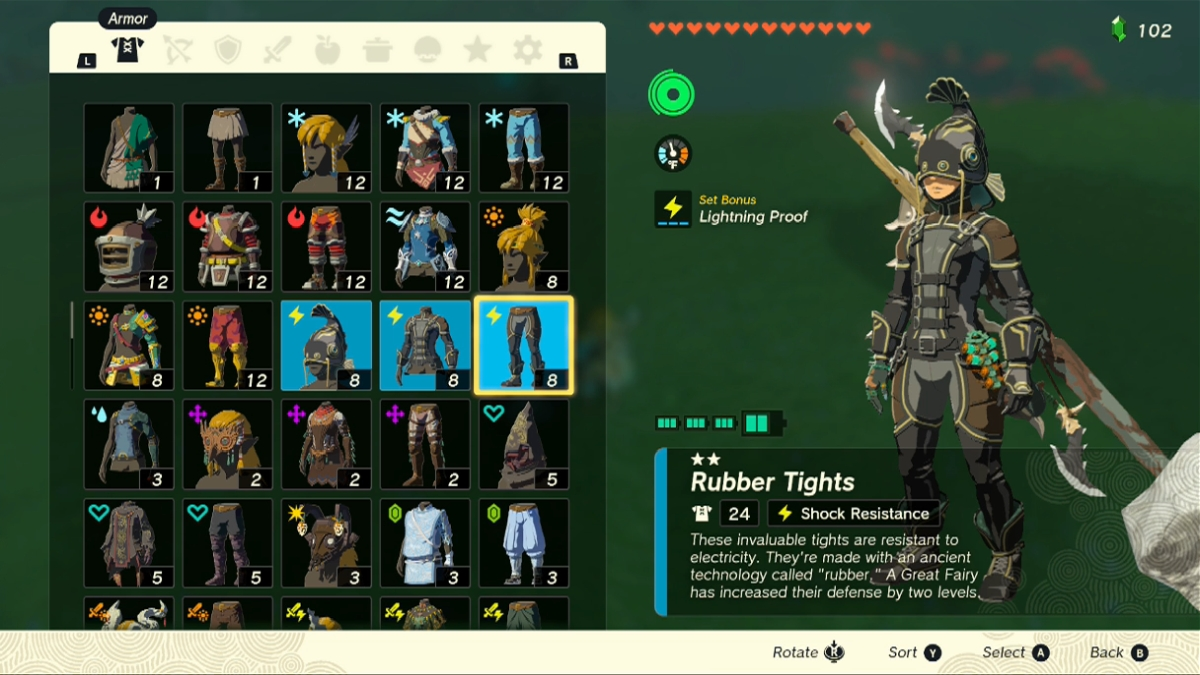Select the Flamebreaker Helm slot
This screenshot has width=1200, height=675.
(128, 246)
